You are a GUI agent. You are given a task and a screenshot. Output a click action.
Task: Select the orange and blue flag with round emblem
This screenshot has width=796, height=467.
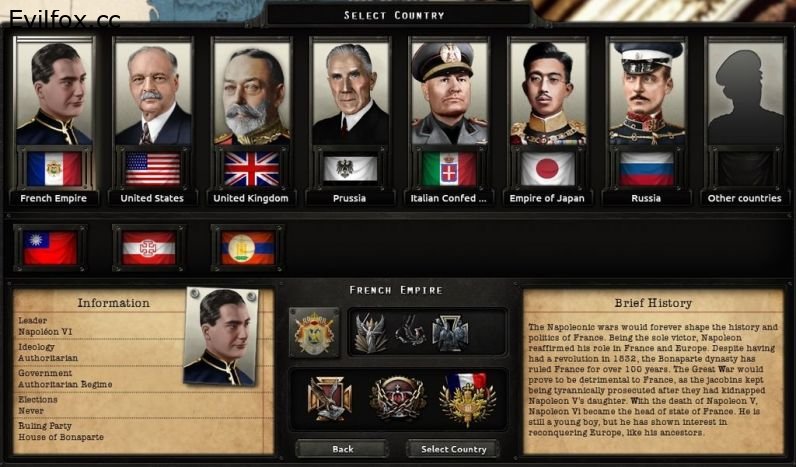point(247,247)
